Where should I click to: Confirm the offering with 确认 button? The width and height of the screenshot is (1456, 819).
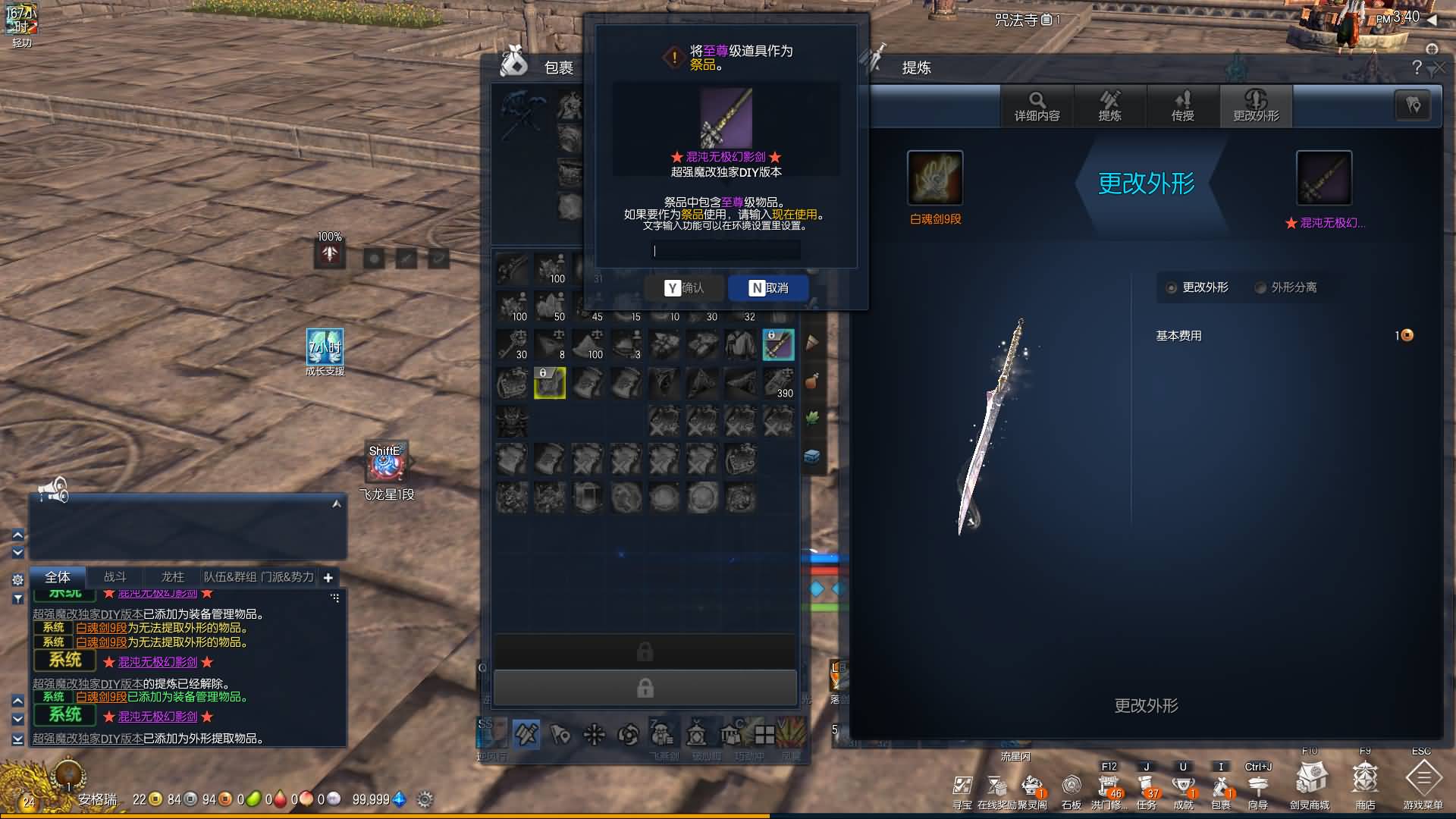tap(684, 288)
